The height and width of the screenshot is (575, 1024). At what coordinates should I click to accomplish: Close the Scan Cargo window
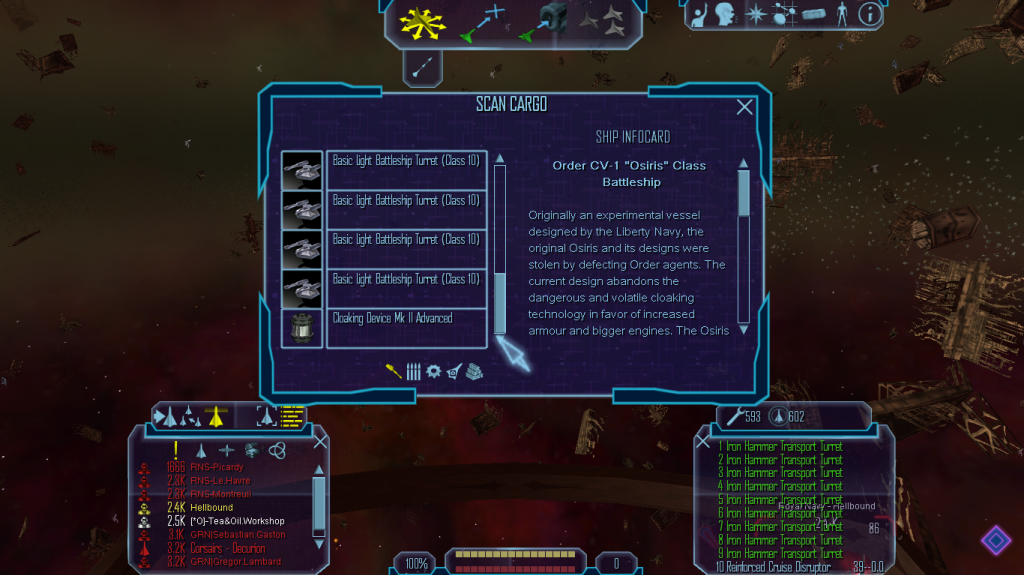tap(745, 107)
